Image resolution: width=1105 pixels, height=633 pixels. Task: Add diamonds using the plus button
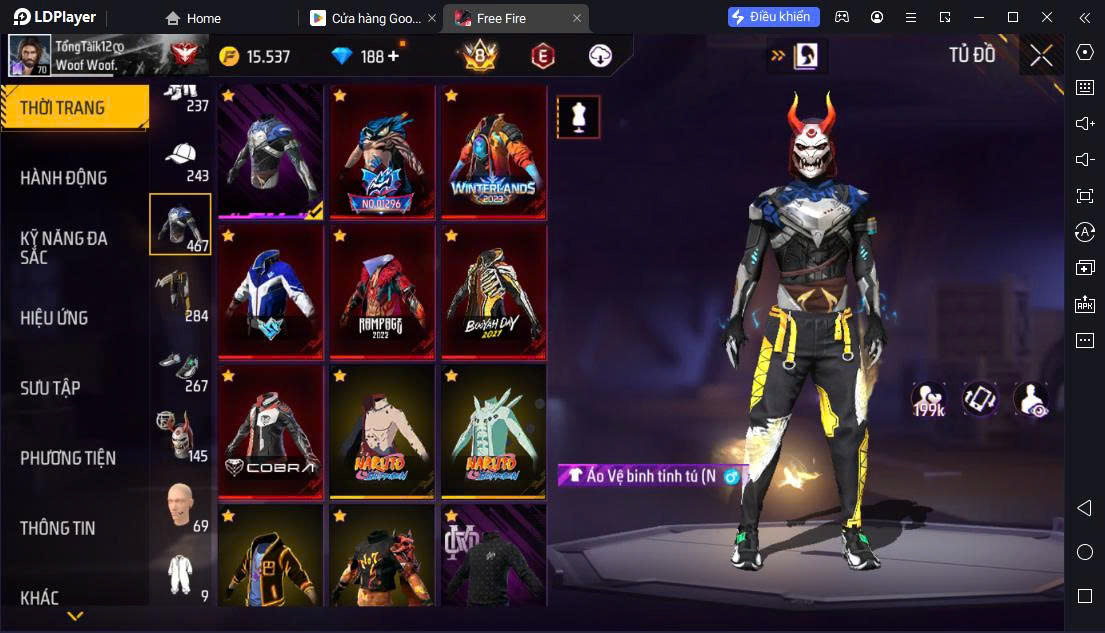coord(393,56)
